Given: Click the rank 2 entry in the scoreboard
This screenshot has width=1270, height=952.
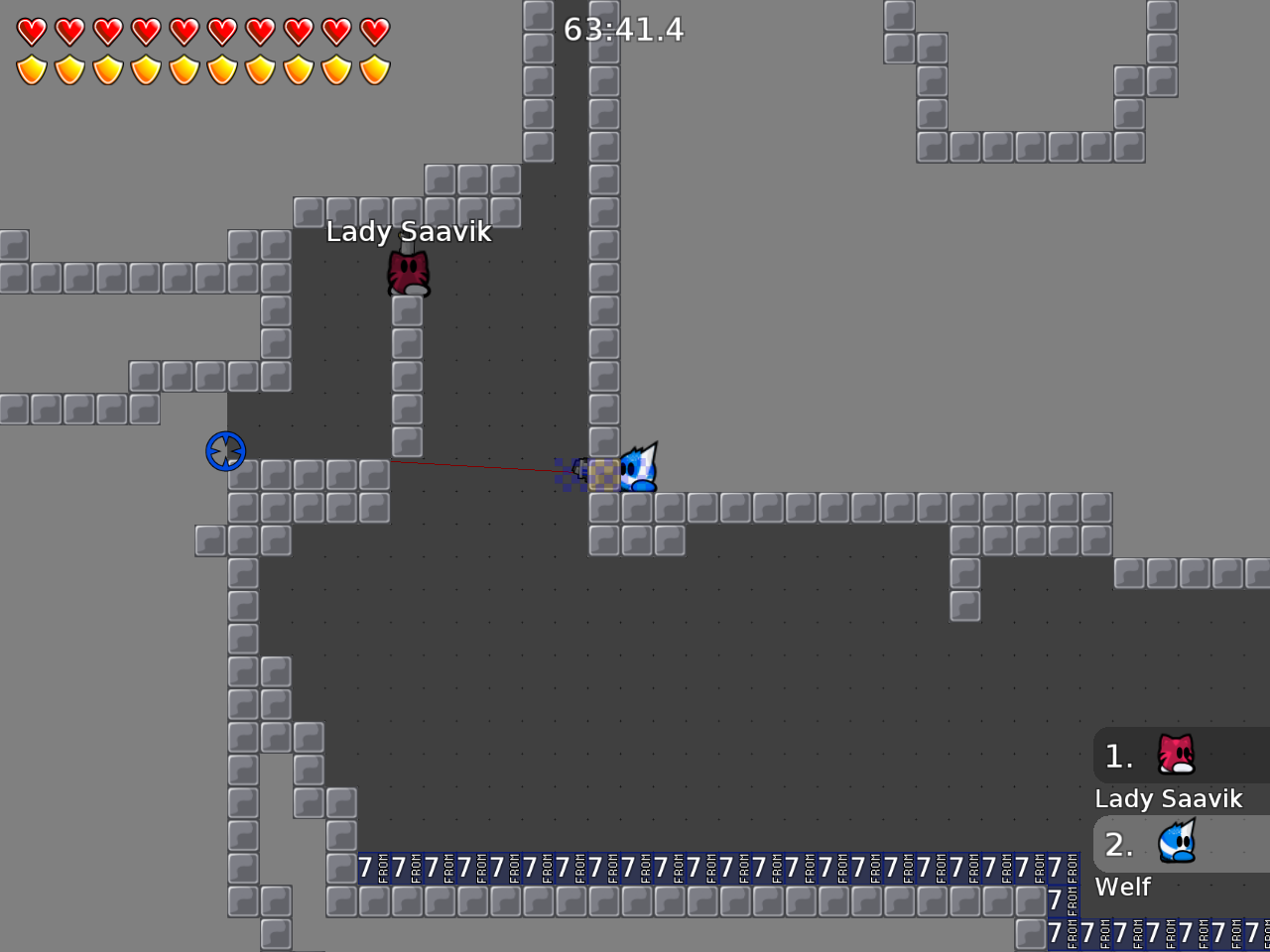Looking at the screenshot, I should coord(1118,845).
